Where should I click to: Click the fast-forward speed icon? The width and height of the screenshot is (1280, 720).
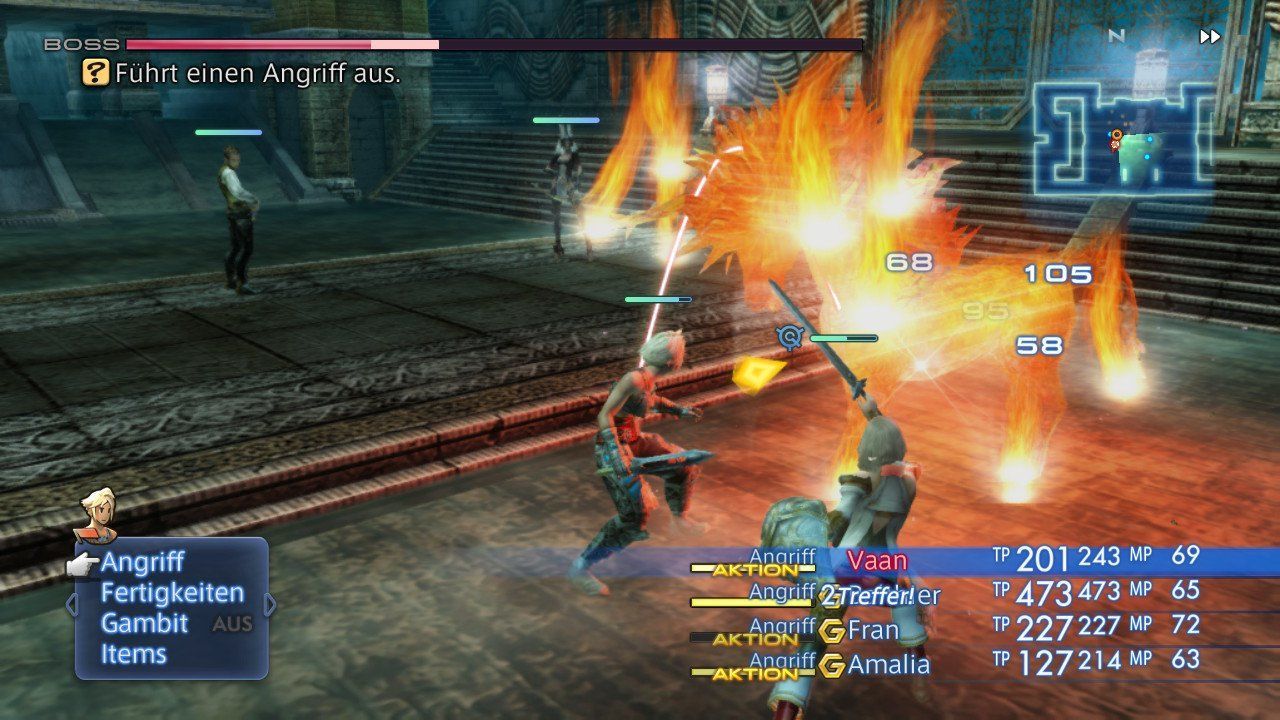tap(1210, 37)
